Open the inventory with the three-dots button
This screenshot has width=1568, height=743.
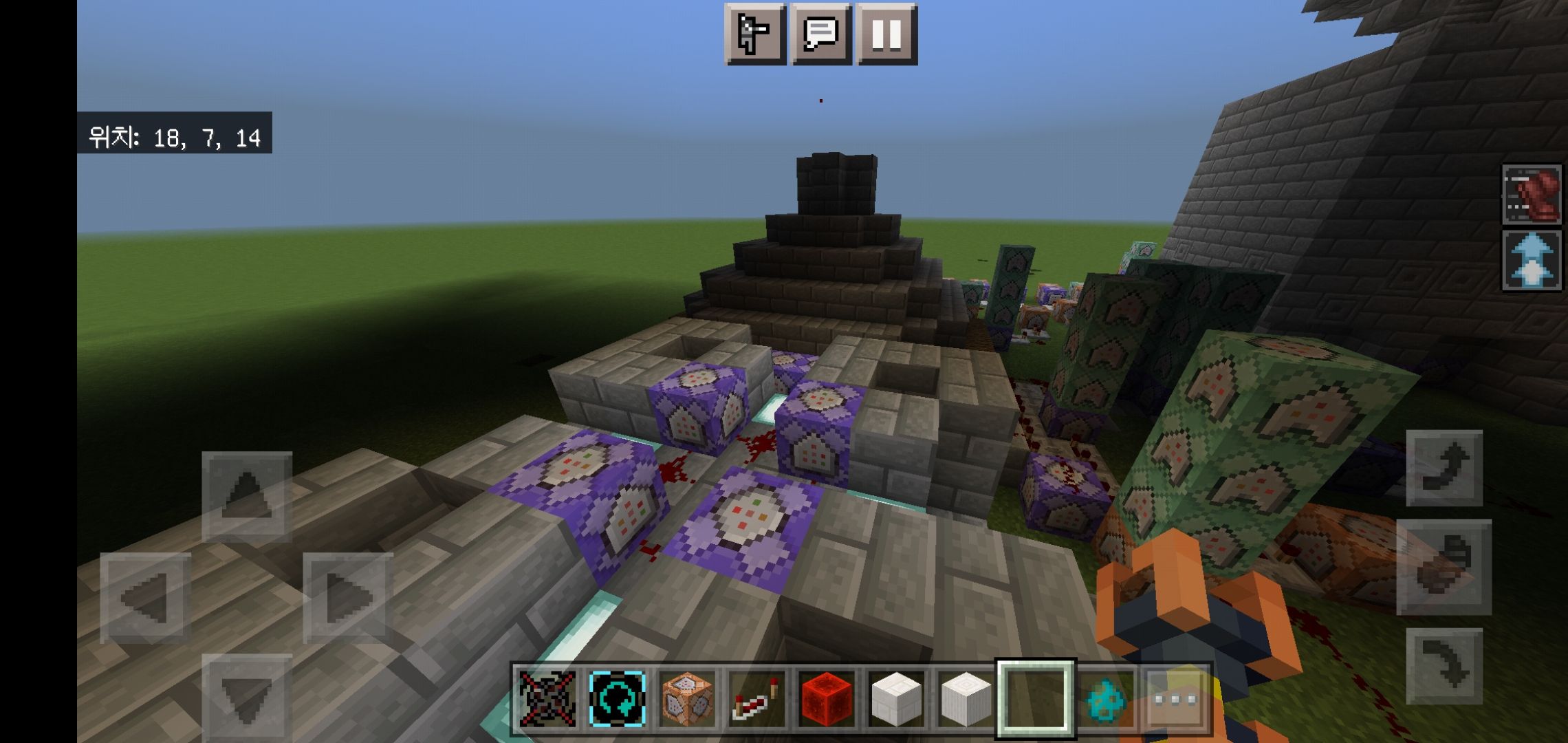pos(1175,699)
